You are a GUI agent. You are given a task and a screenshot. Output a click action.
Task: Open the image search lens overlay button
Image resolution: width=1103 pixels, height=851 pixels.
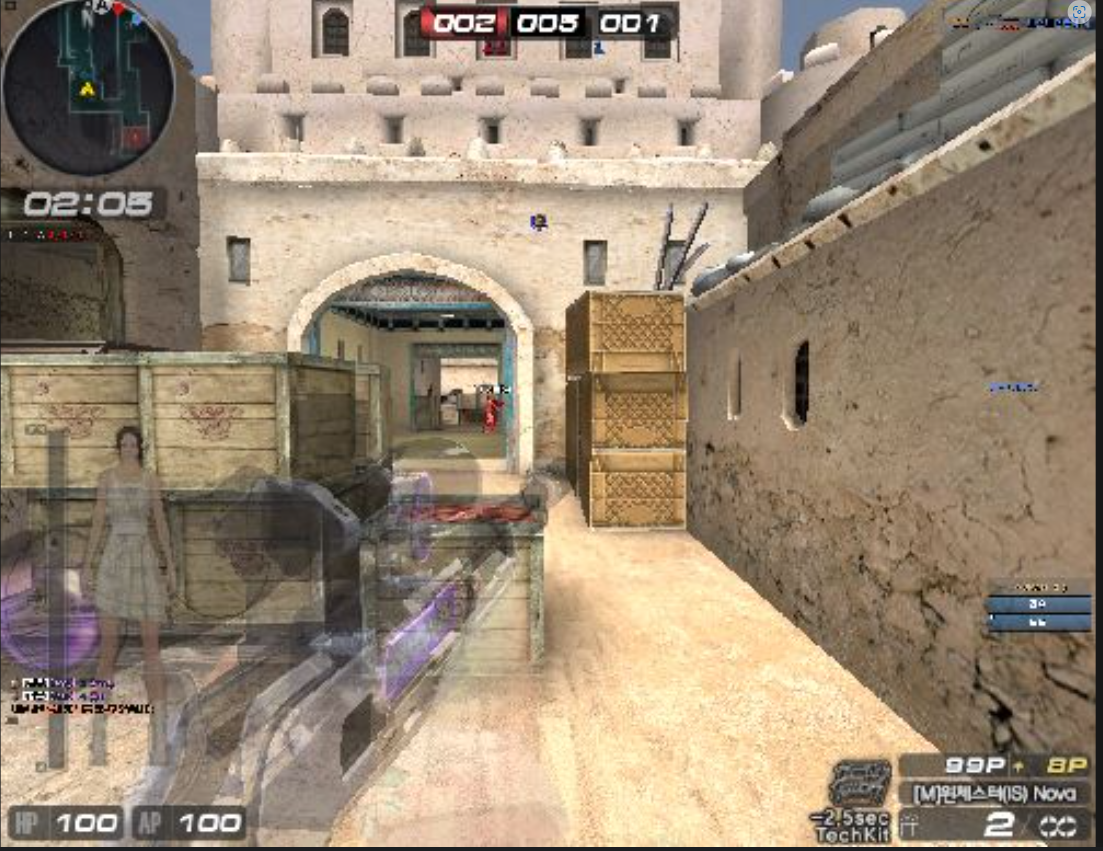[1080, 13]
